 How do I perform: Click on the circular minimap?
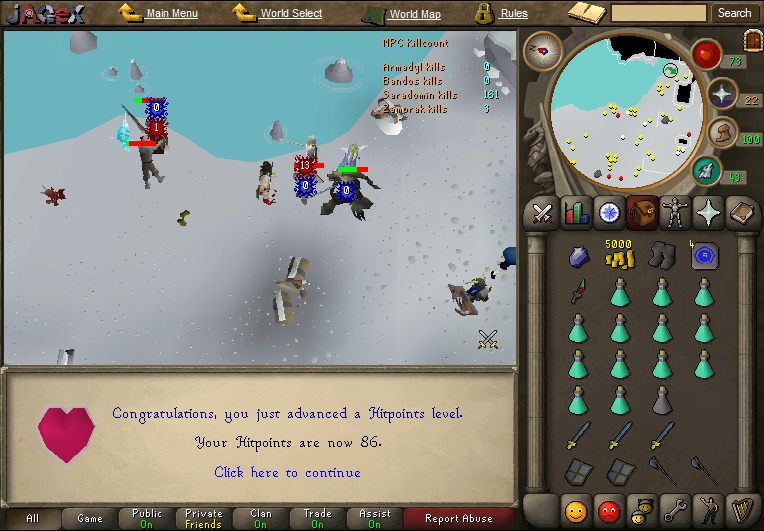click(x=620, y=110)
